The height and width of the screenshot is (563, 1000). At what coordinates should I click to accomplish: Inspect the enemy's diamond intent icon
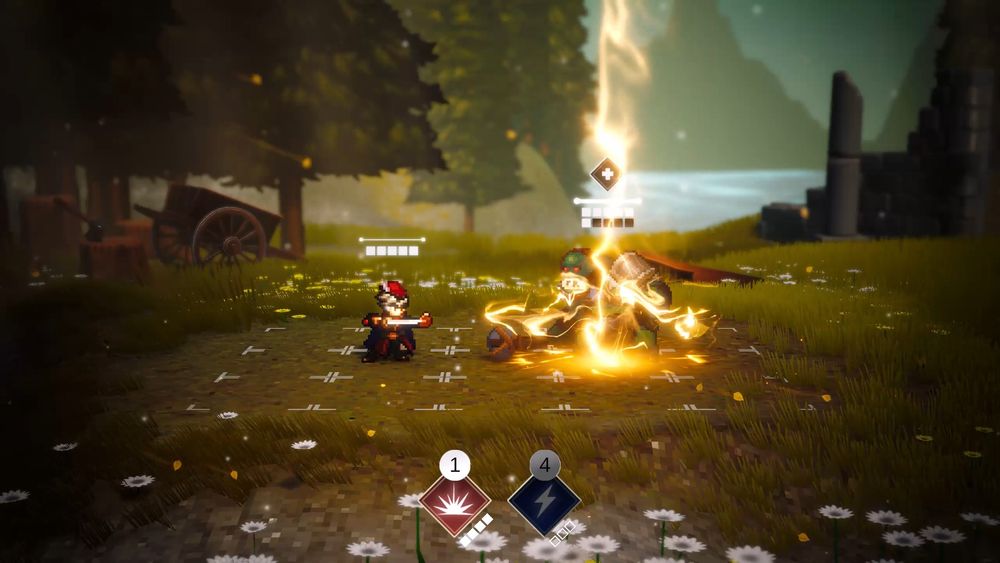tap(605, 174)
